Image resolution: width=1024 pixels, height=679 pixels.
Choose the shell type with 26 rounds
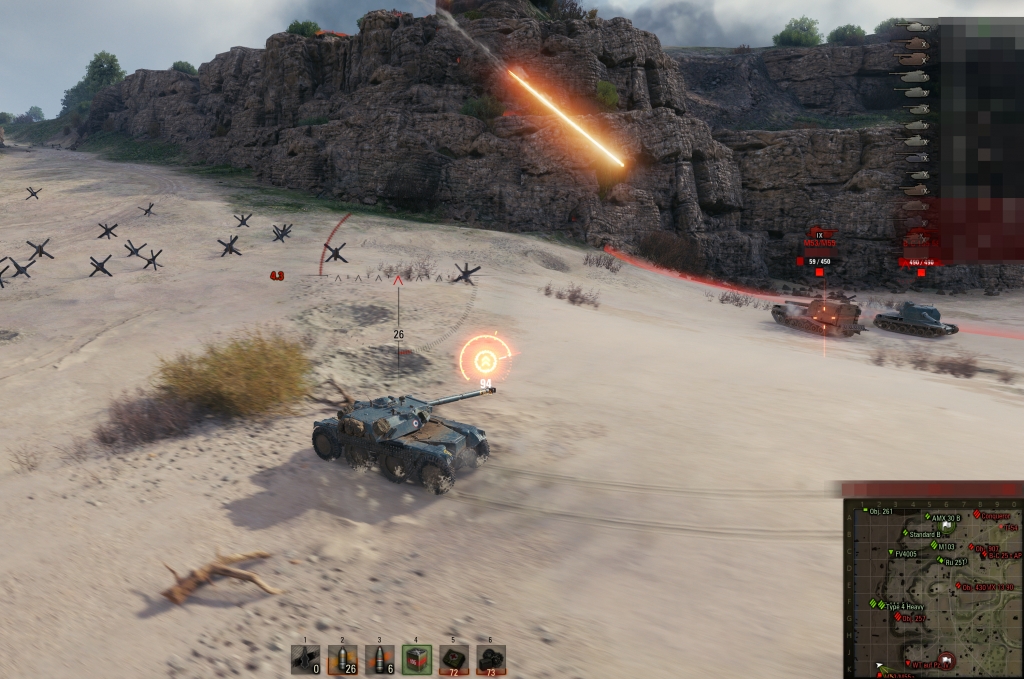coord(342,659)
